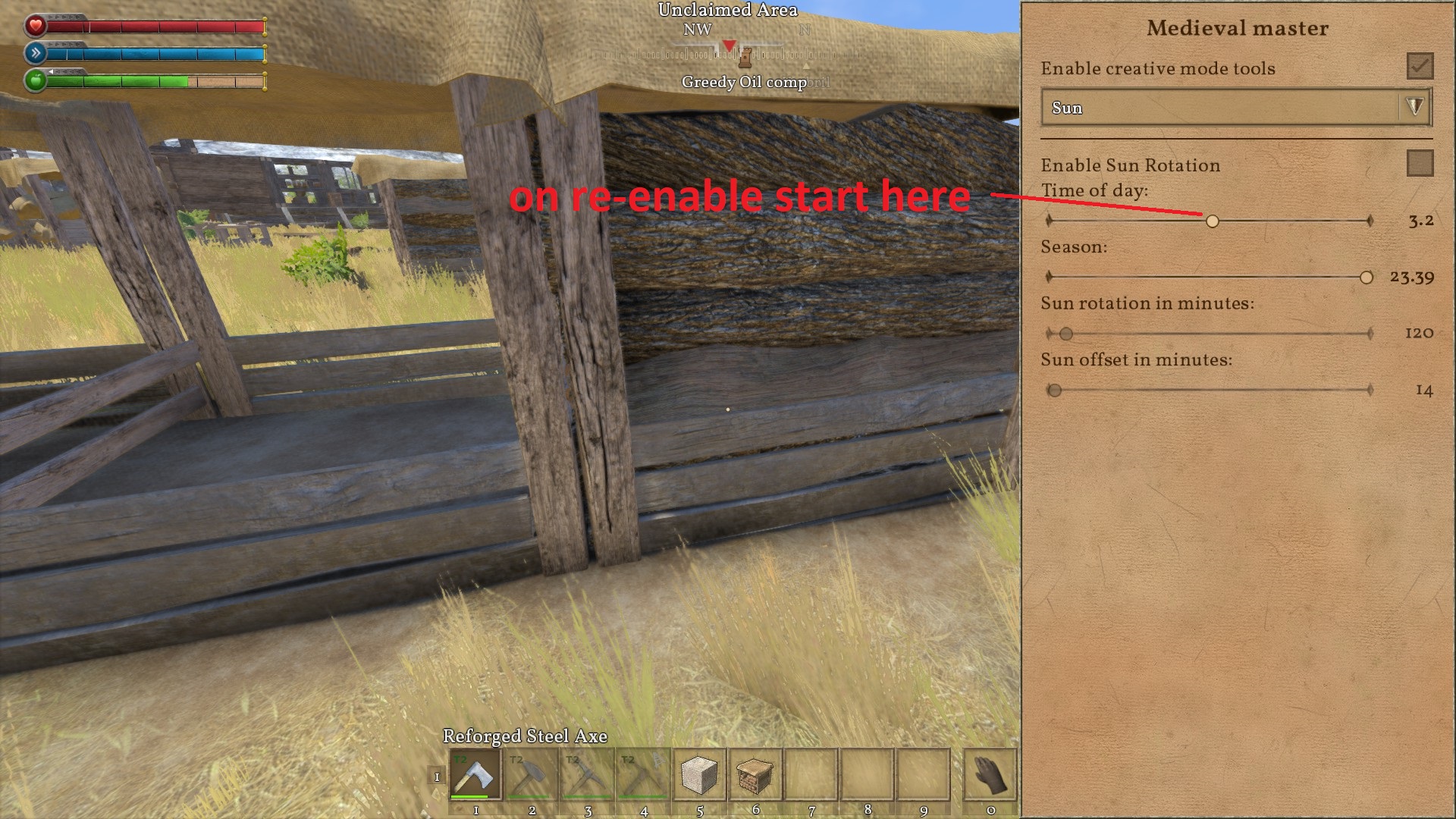Image resolution: width=1456 pixels, height=819 pixels.
Task: Select the tool in hotbar slot 4
Action: [643, 774]
